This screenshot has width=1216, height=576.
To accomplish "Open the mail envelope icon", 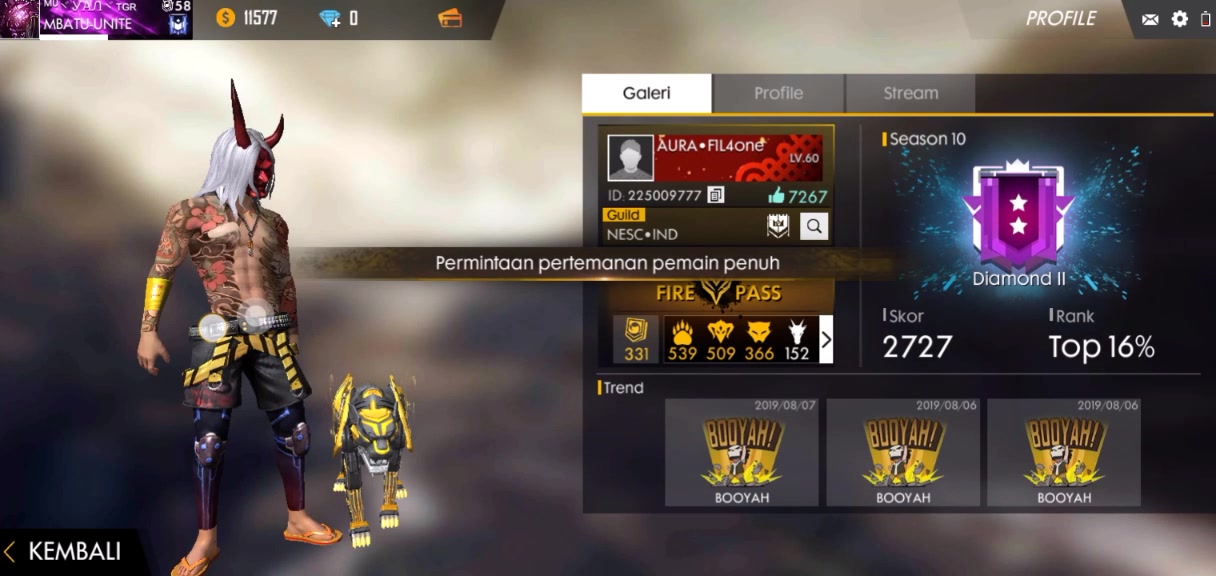I will click(1150, 19).
